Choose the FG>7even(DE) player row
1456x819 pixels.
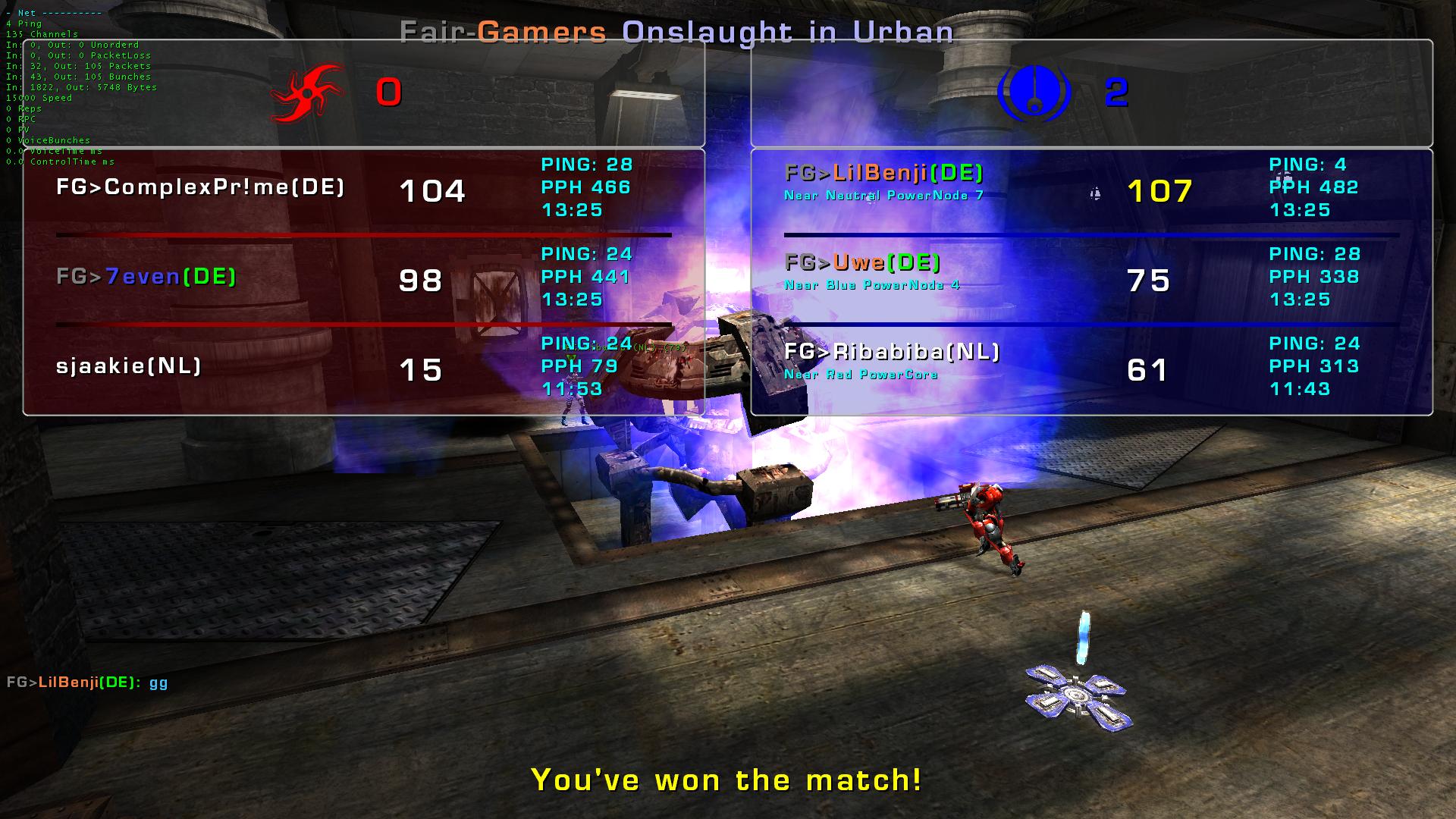[146, 277]
